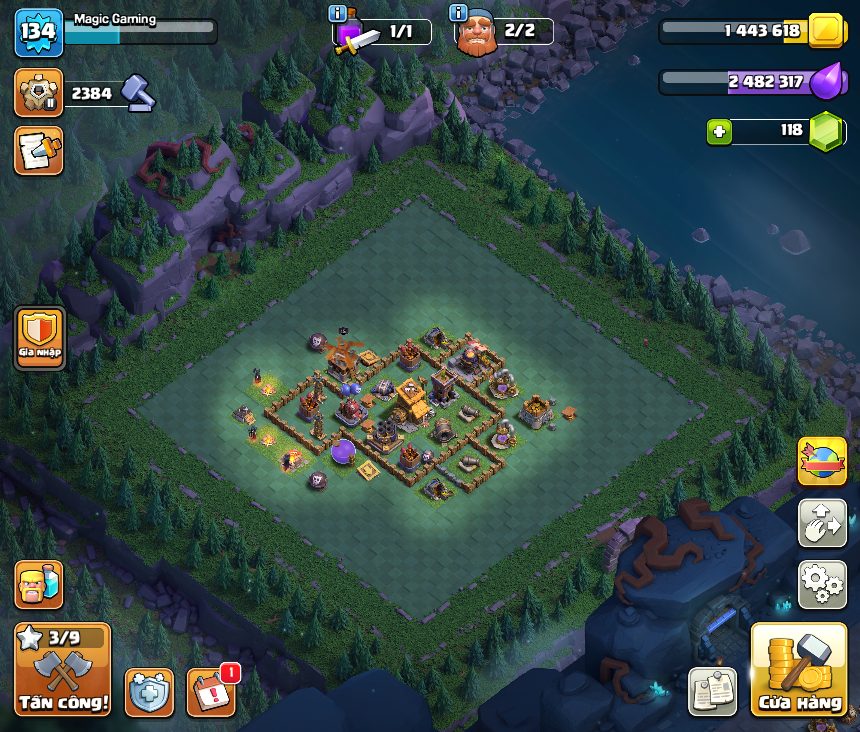This screenshot has height=732, width=860.
Task: Tap the shield defense log button
Action: pyautogui.click(x=149, y=691)
